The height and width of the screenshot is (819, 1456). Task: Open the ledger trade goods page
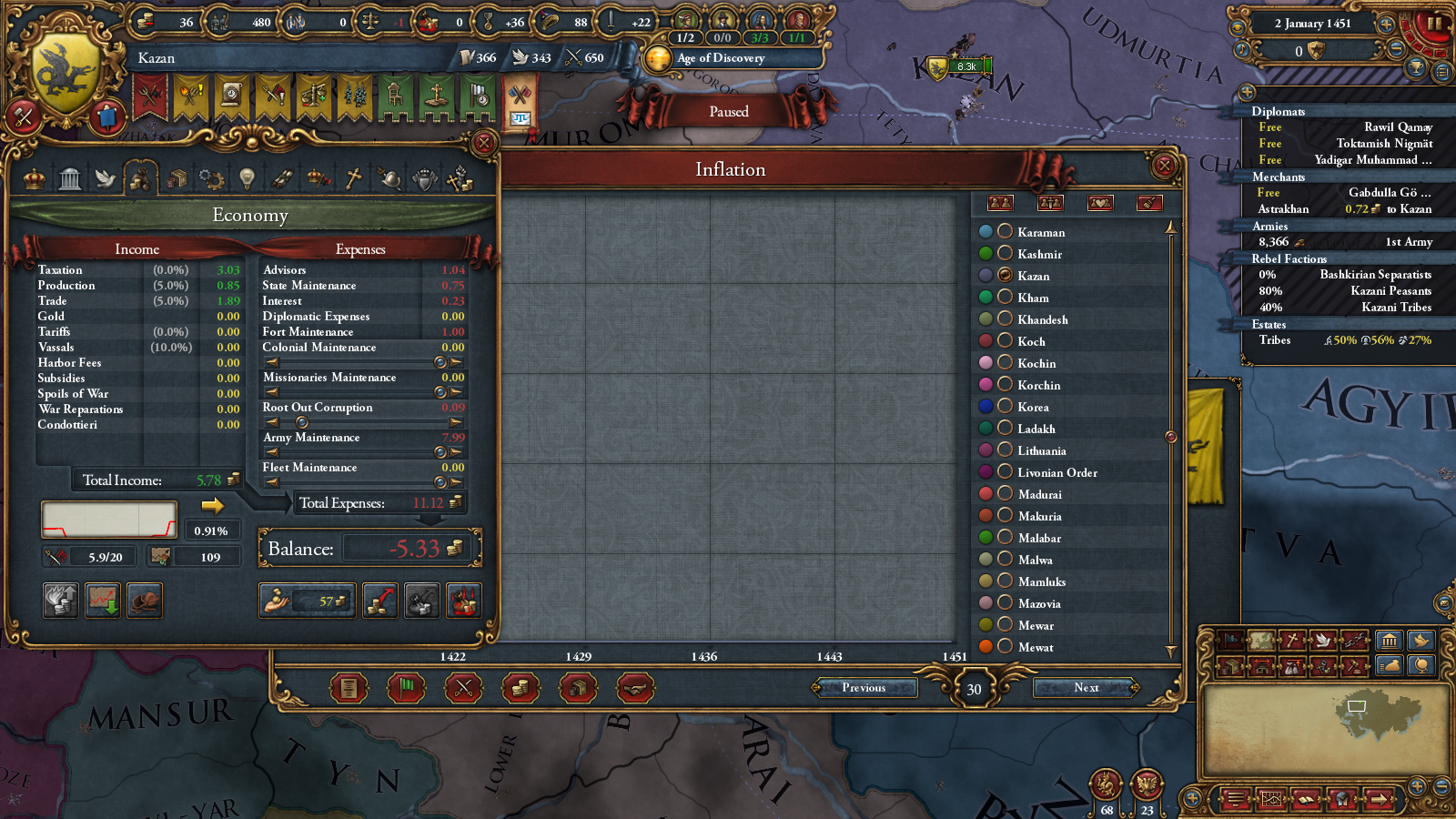point(579,687)
